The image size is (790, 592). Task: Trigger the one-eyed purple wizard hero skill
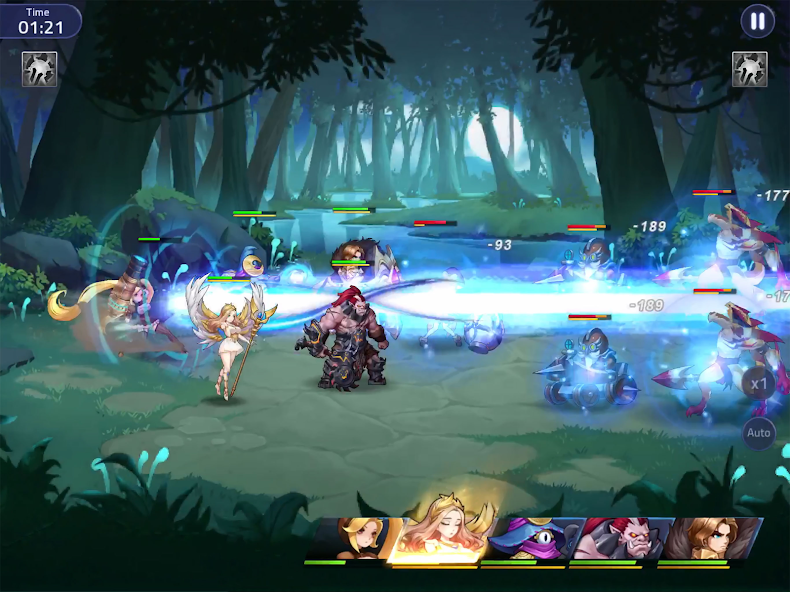524,540
